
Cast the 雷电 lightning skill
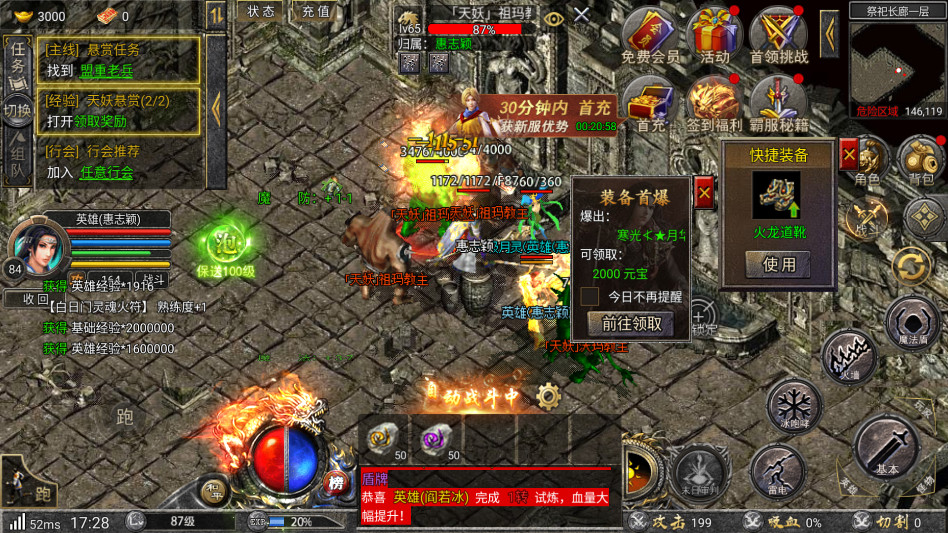[776, 470]
